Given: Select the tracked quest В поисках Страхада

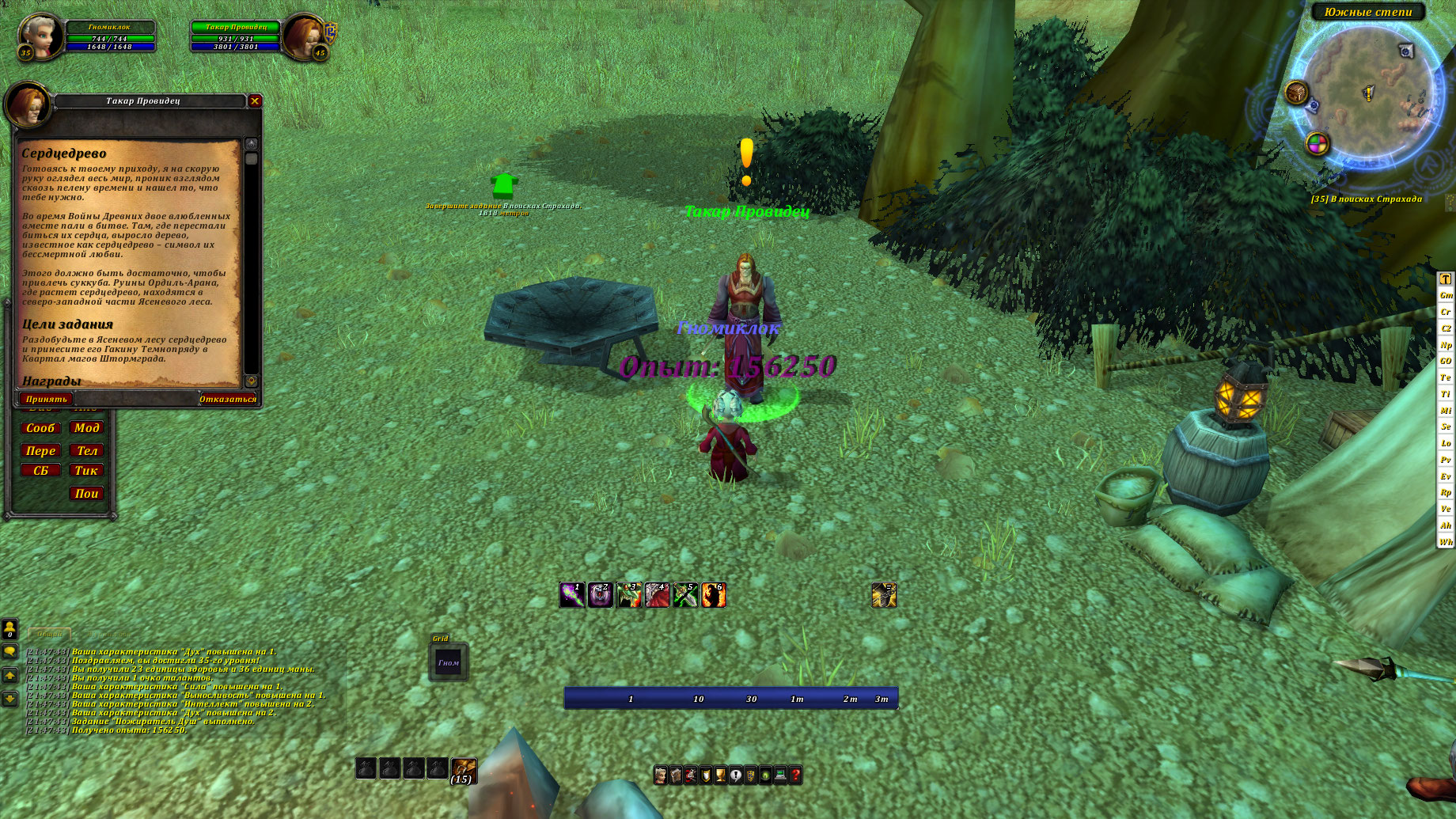Looking at the screenshot, I should pos(1367,199).
